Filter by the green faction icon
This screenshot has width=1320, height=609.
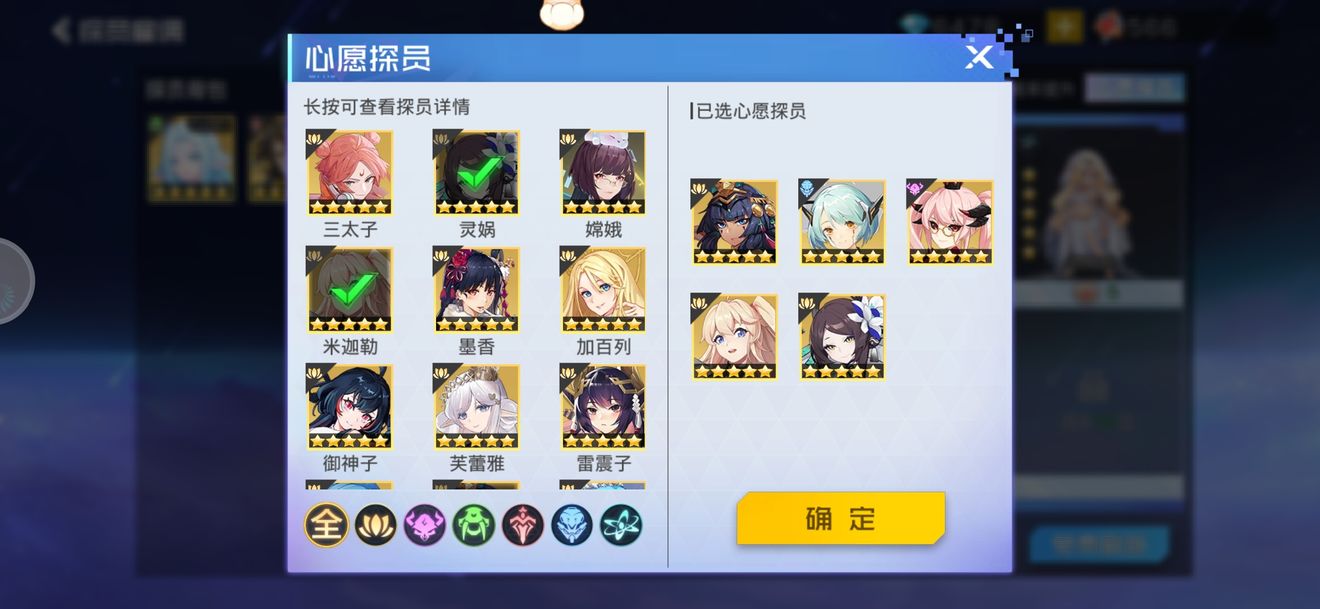474,525
